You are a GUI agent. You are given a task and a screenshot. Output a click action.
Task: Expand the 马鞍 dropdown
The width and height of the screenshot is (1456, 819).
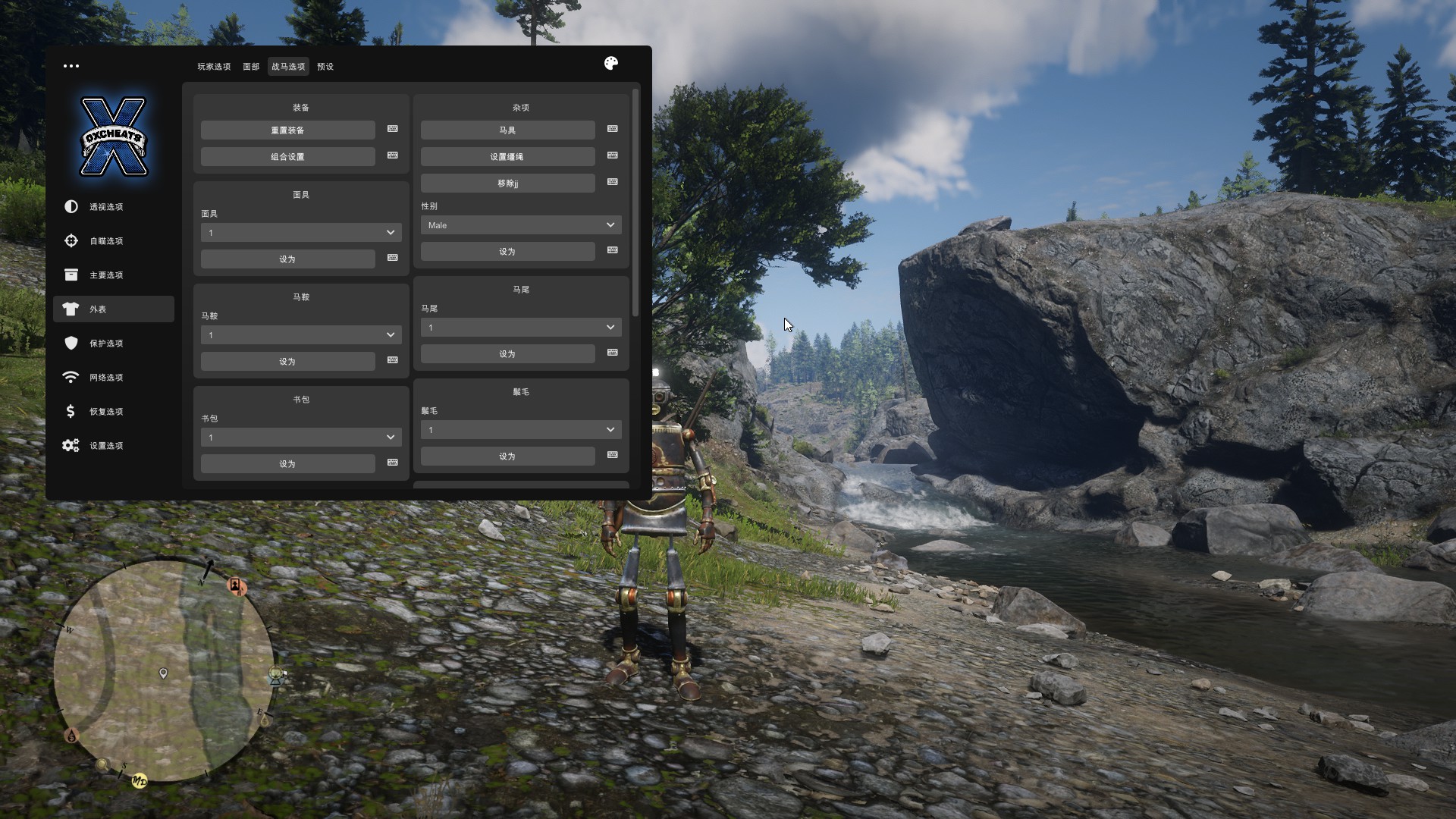click(x=301, y=335)
